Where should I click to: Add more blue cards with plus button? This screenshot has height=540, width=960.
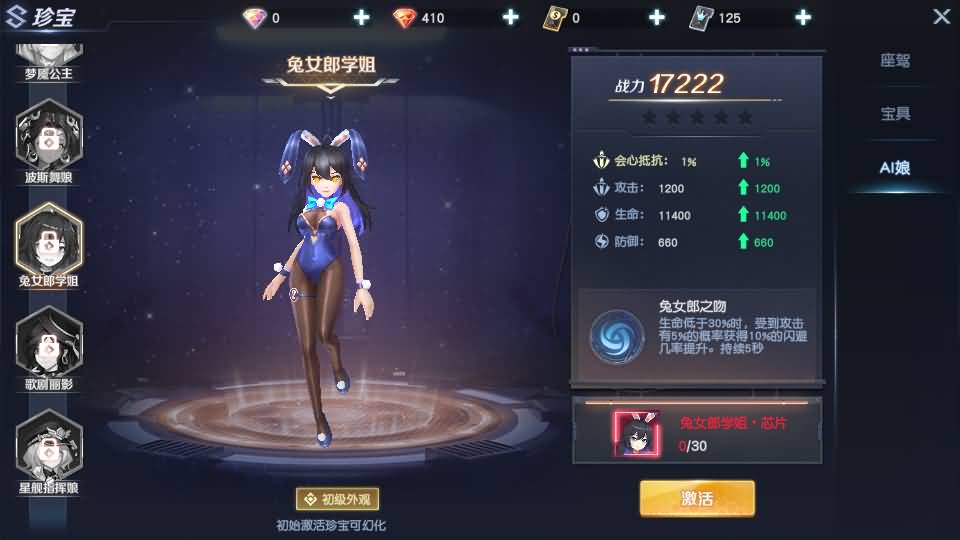803,18
